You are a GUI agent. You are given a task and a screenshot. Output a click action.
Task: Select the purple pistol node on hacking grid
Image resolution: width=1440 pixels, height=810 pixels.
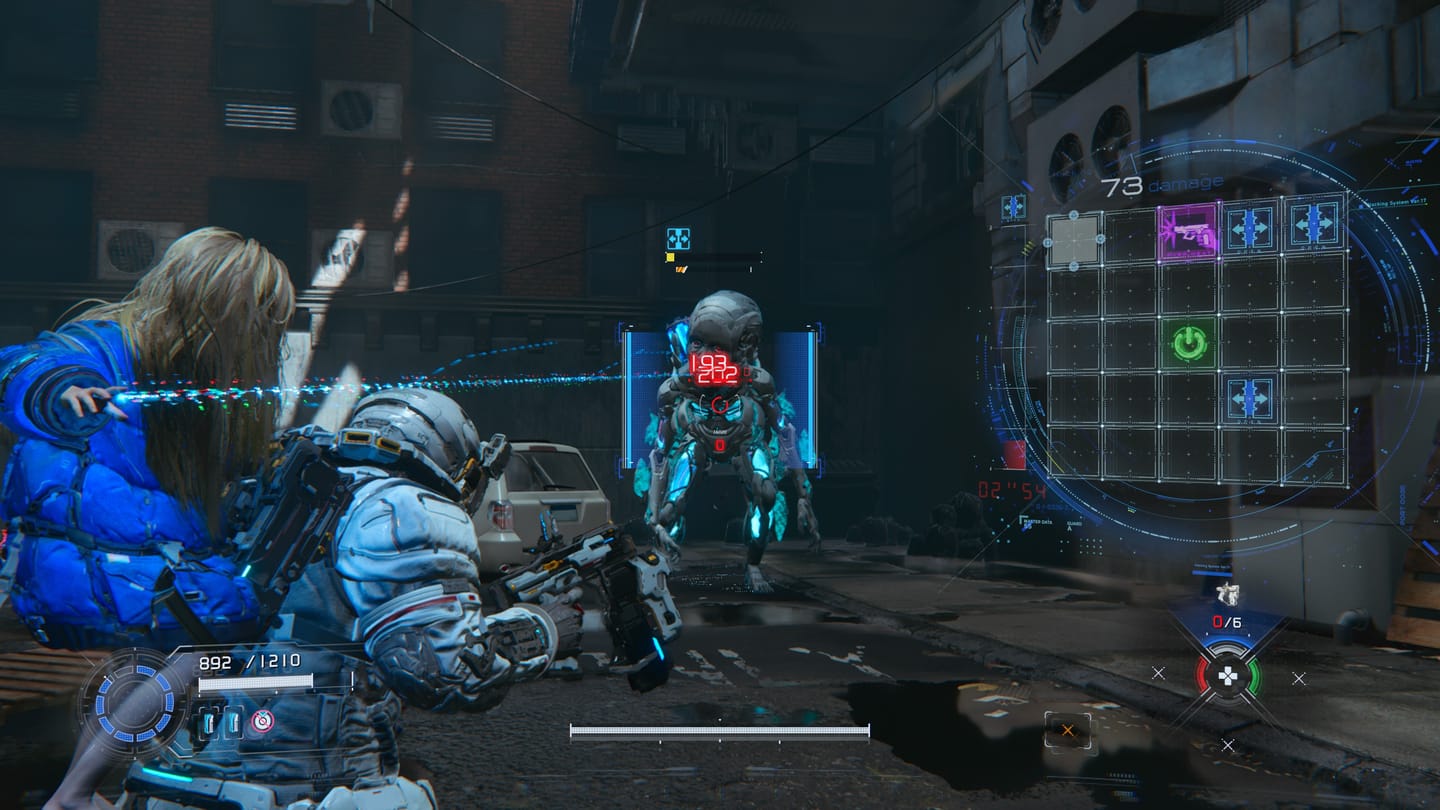click(x=1188, y=231)
